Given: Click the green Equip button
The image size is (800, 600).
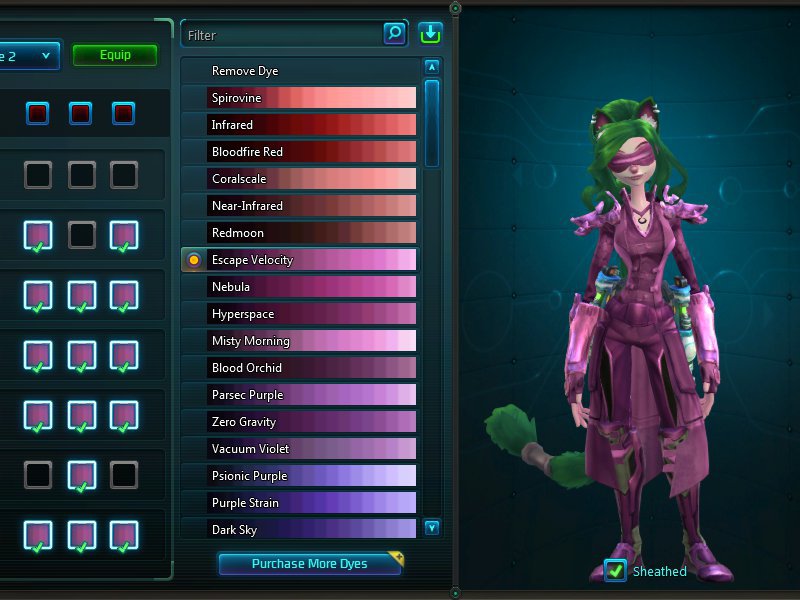Looking at the screenshot, I should point(115,55).
